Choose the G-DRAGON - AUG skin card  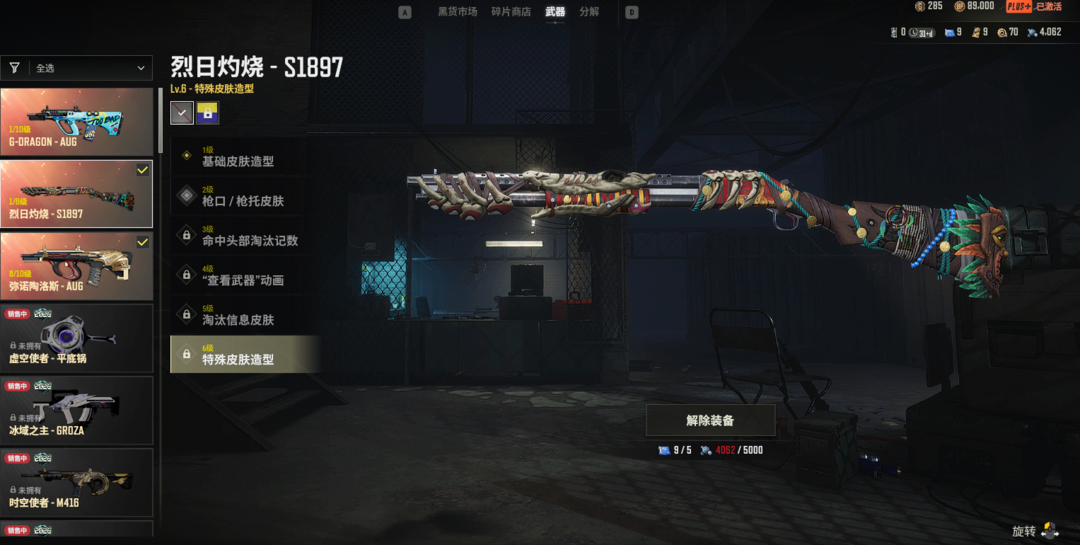click(x=77, y=121)
